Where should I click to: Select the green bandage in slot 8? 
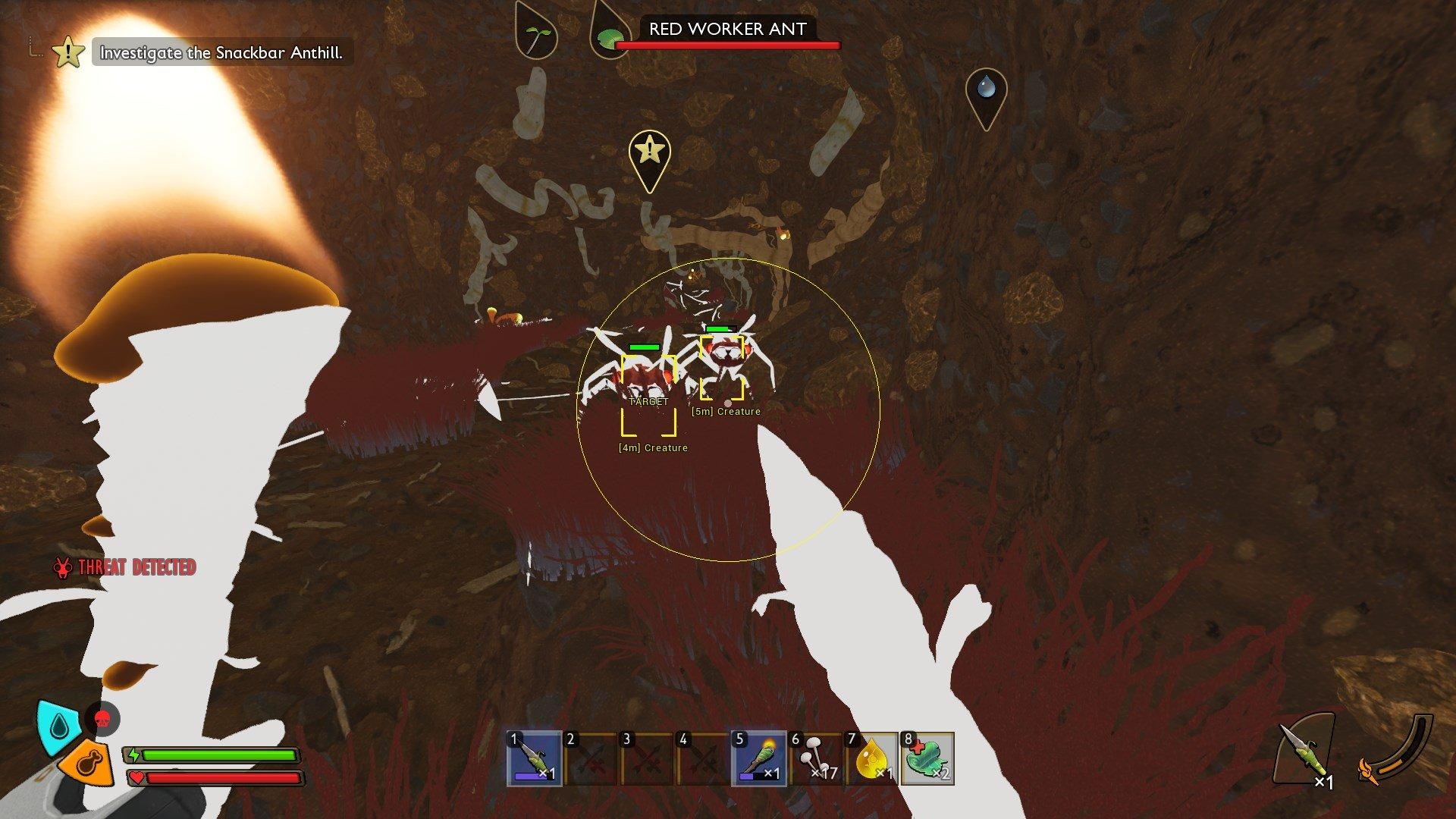point(927,758)
